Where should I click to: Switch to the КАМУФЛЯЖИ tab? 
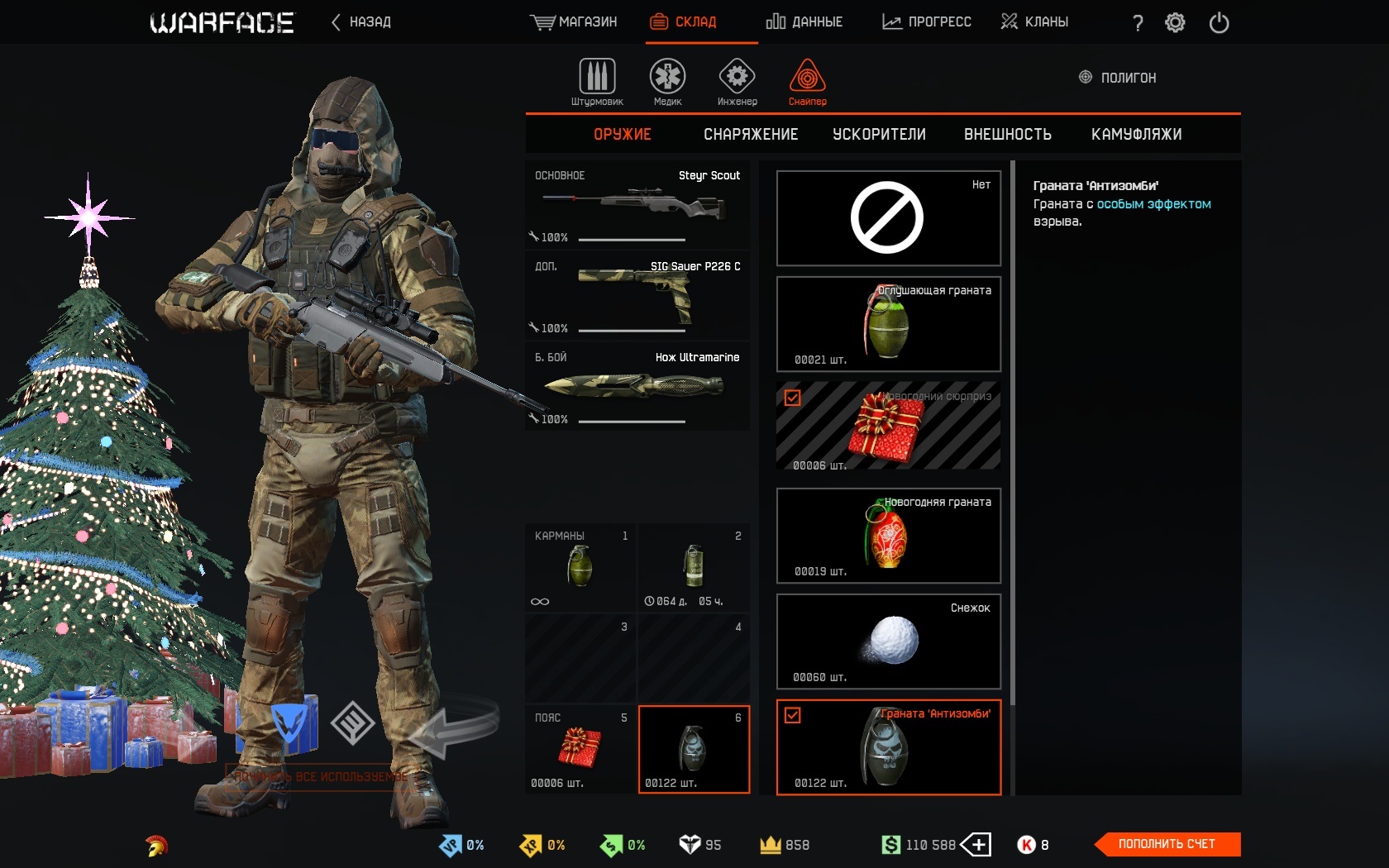tap(1137, 134)
